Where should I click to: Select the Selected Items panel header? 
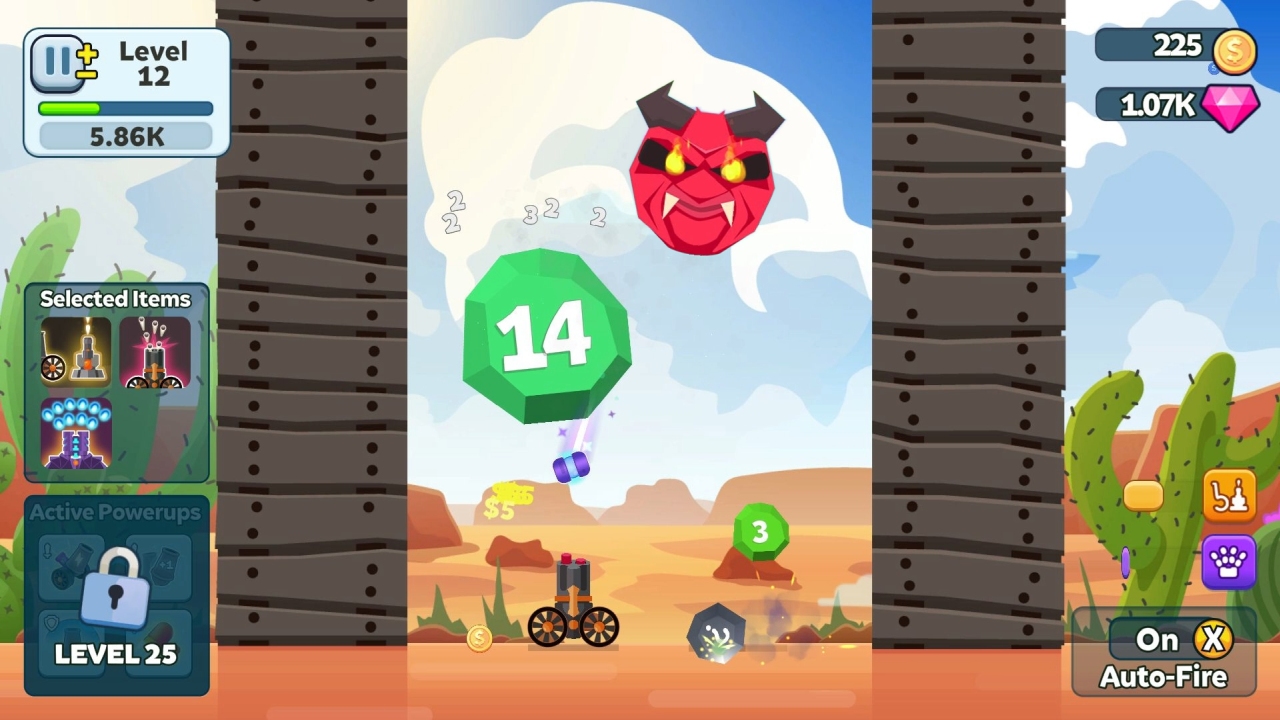click(x=115, y=299)
